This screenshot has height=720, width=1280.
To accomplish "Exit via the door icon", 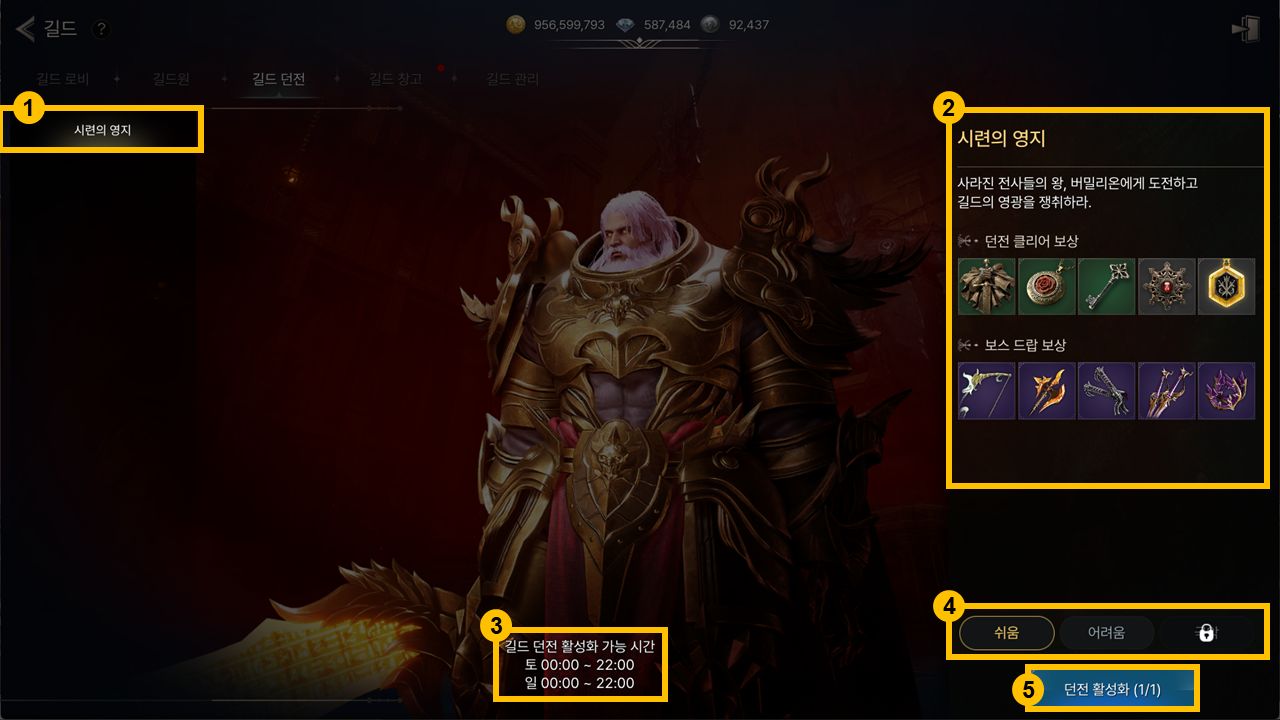I will point(1246,29).
